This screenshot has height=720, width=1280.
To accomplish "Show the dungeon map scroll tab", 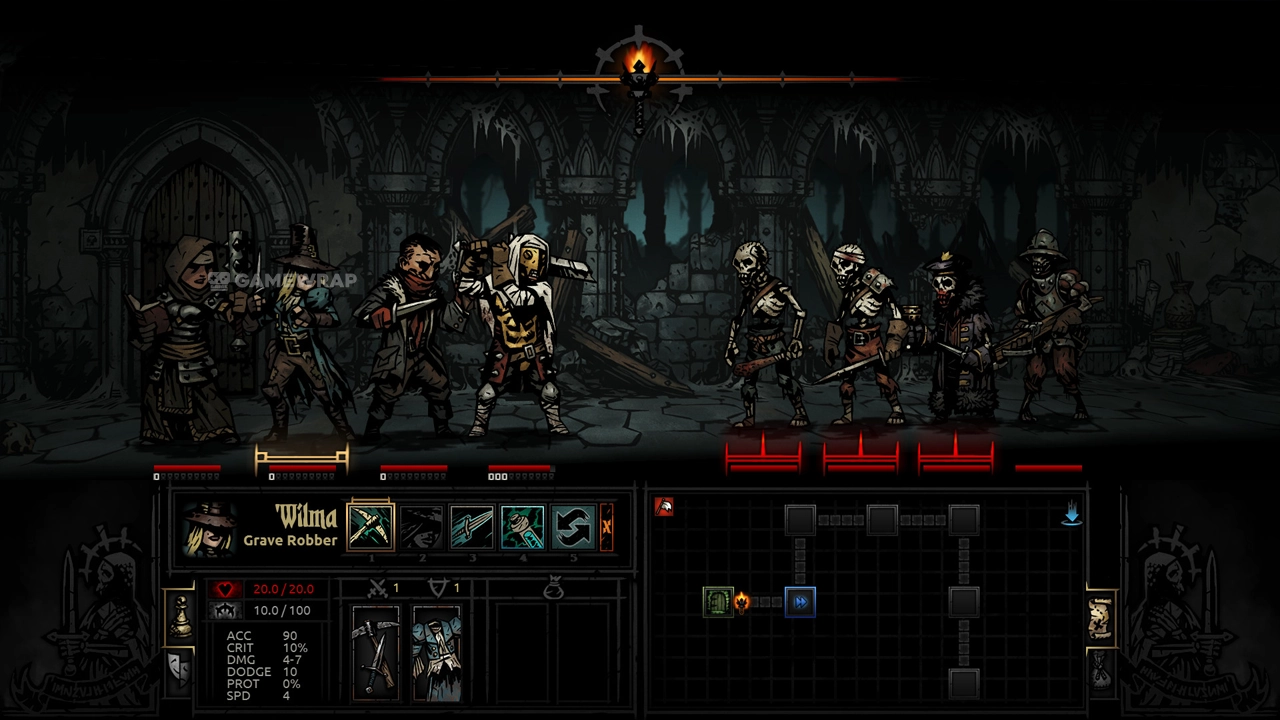I will (x=1100, y=620).
